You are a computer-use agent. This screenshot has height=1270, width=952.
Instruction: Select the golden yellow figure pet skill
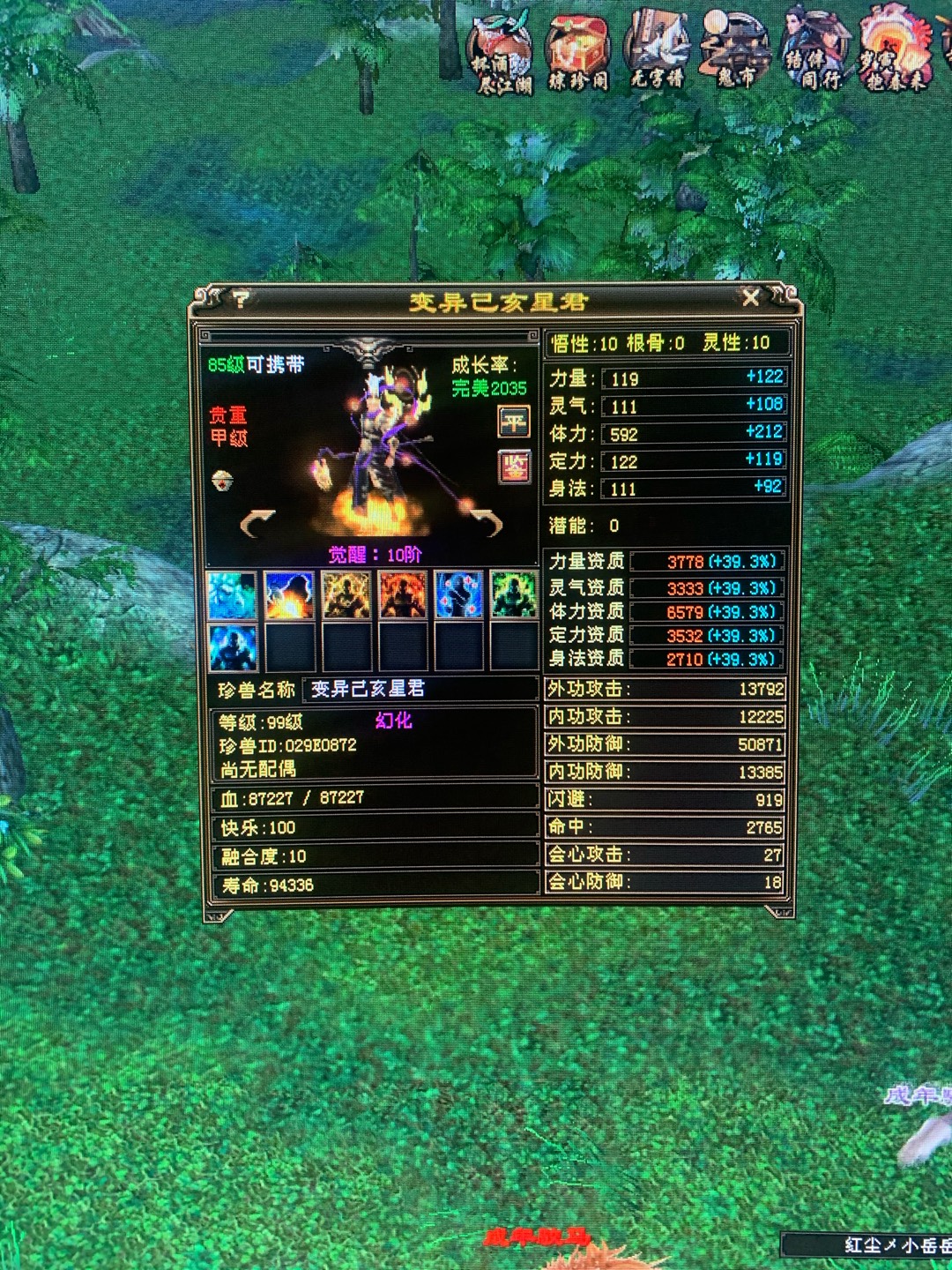coord(346,594)
